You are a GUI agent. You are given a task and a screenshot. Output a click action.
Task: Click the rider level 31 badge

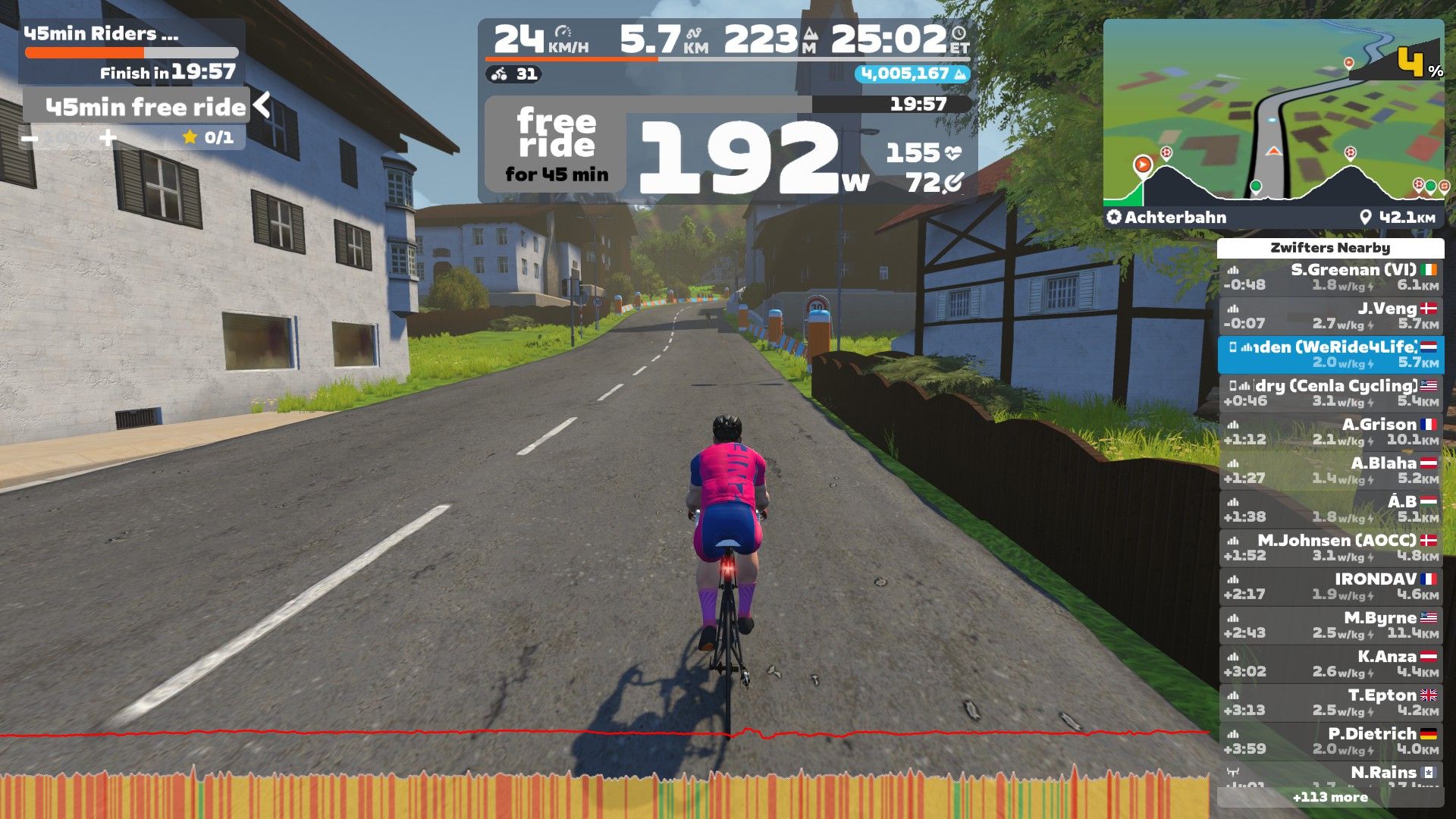(x=515, y=74)
